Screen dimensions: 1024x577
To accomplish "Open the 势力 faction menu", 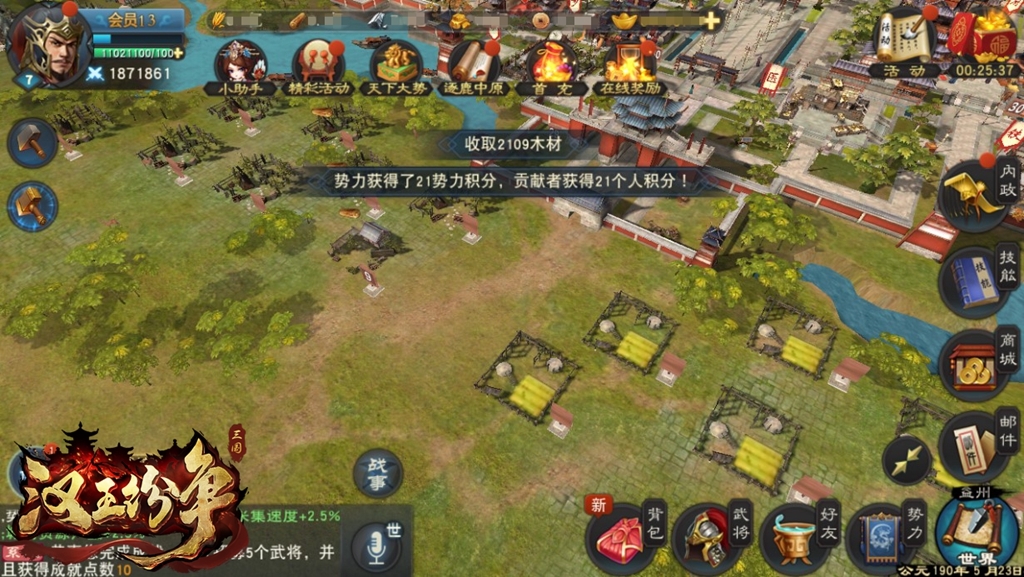I will tap(883, 537).
